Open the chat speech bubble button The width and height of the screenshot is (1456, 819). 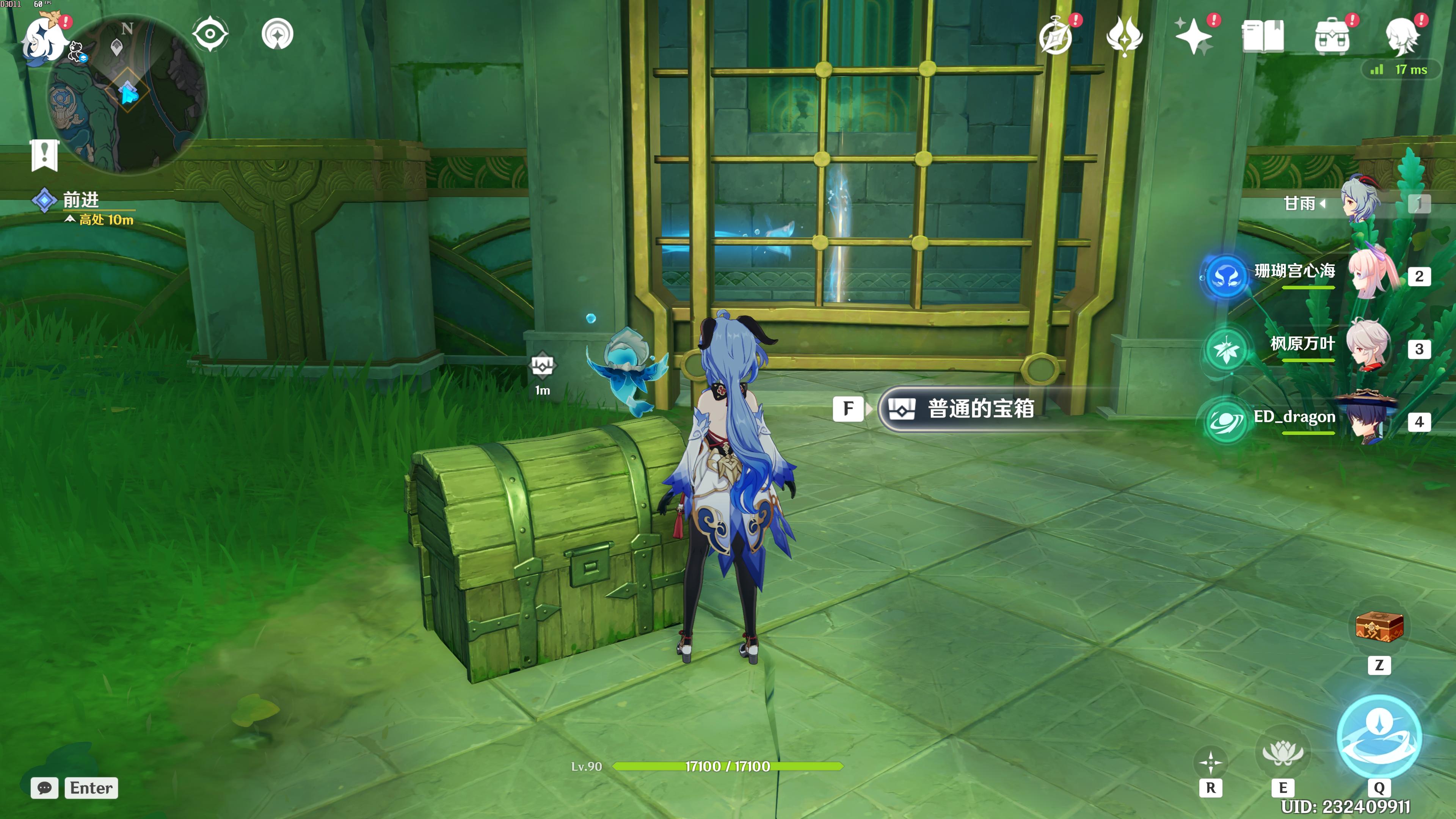click(x=45, y=788)
